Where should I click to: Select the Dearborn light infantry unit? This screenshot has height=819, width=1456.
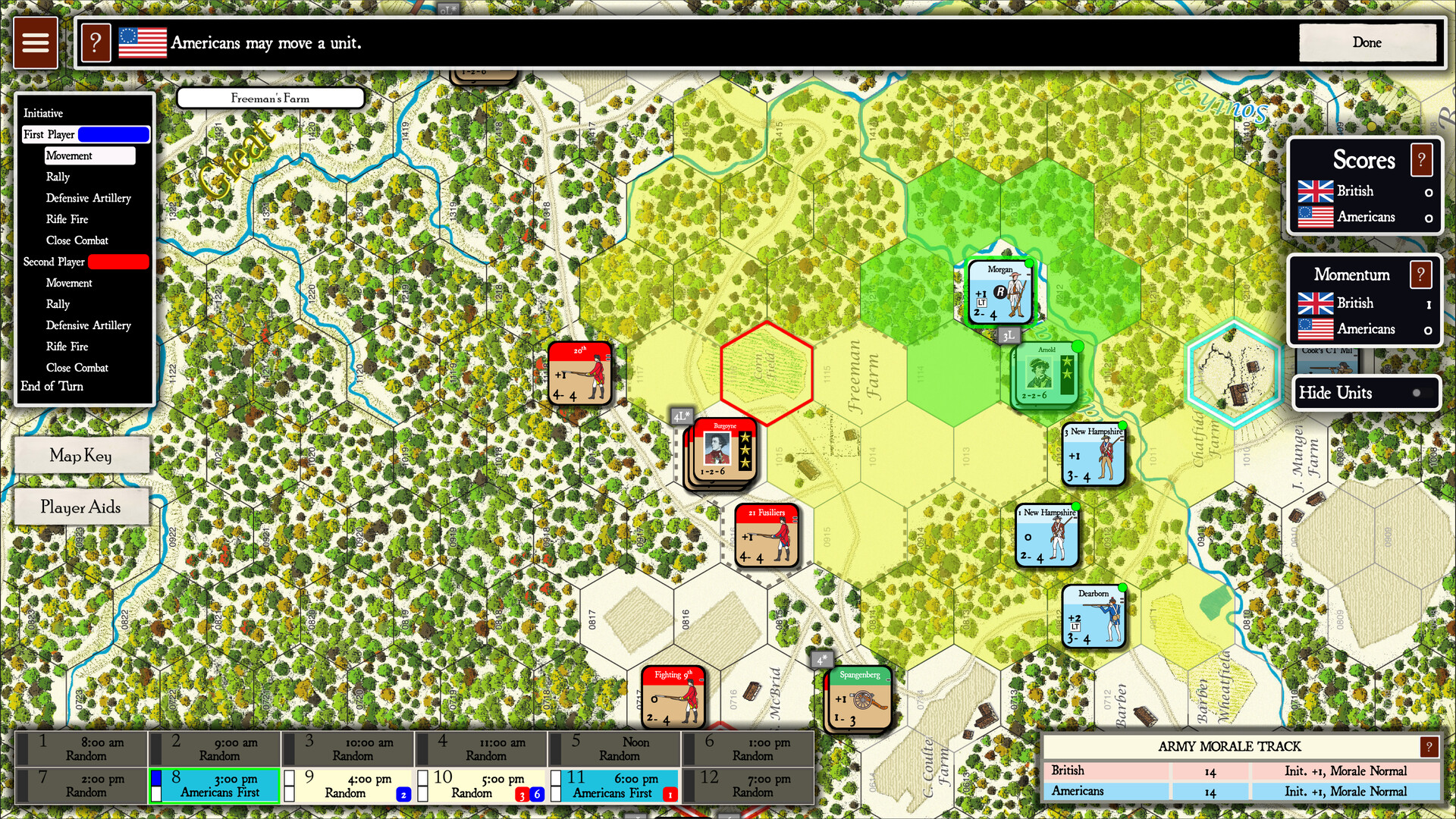tap(1094, 617)
